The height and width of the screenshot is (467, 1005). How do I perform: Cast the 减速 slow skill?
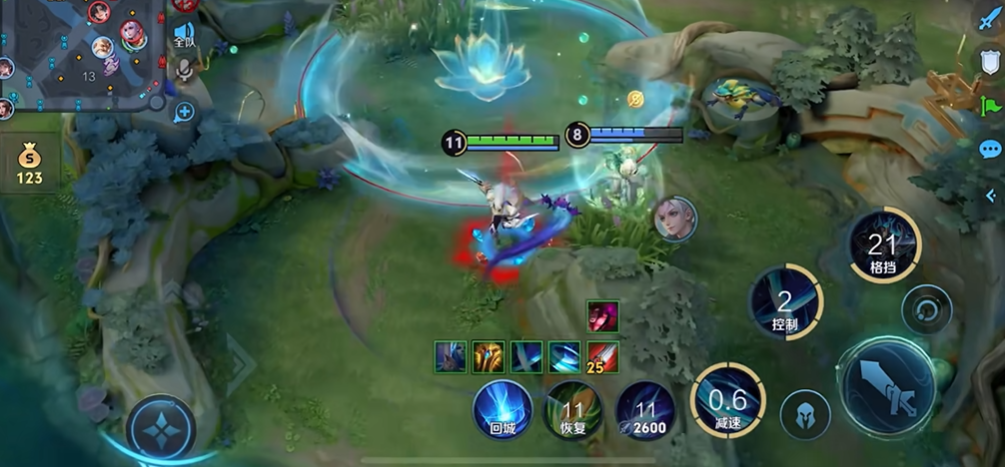point(727,400)
